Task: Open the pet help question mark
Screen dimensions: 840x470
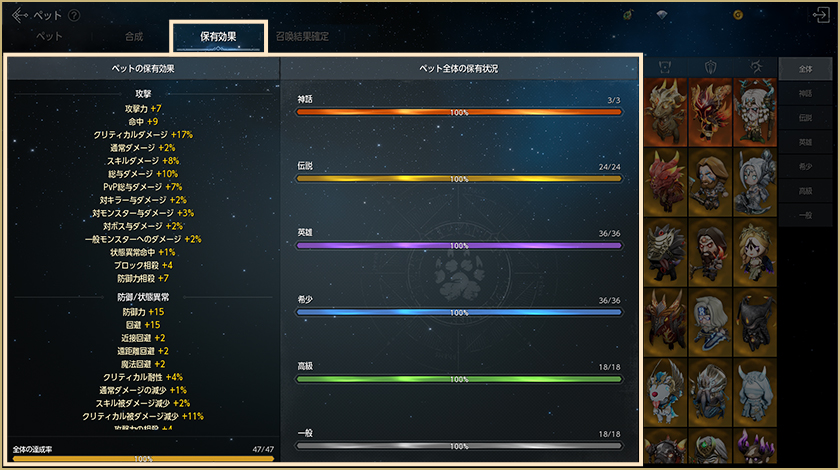Action: [x=75, y=16]
